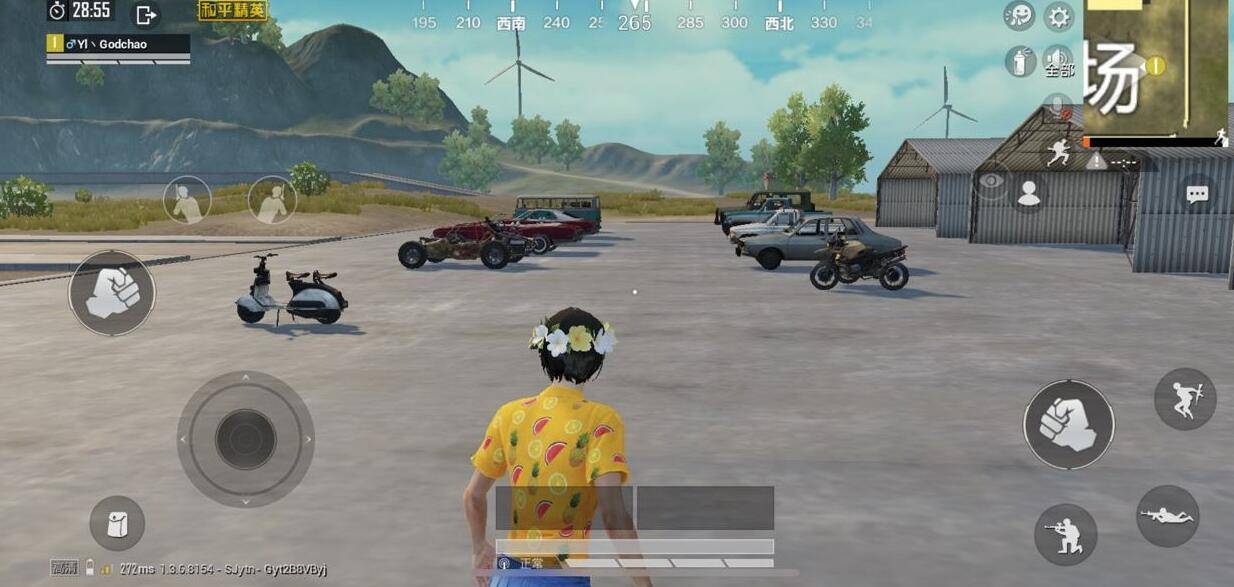Image resolution: width=1234 pixels, height=587 pixels.
Task: Open the backpack inventory icon
Action: (117, 523)
